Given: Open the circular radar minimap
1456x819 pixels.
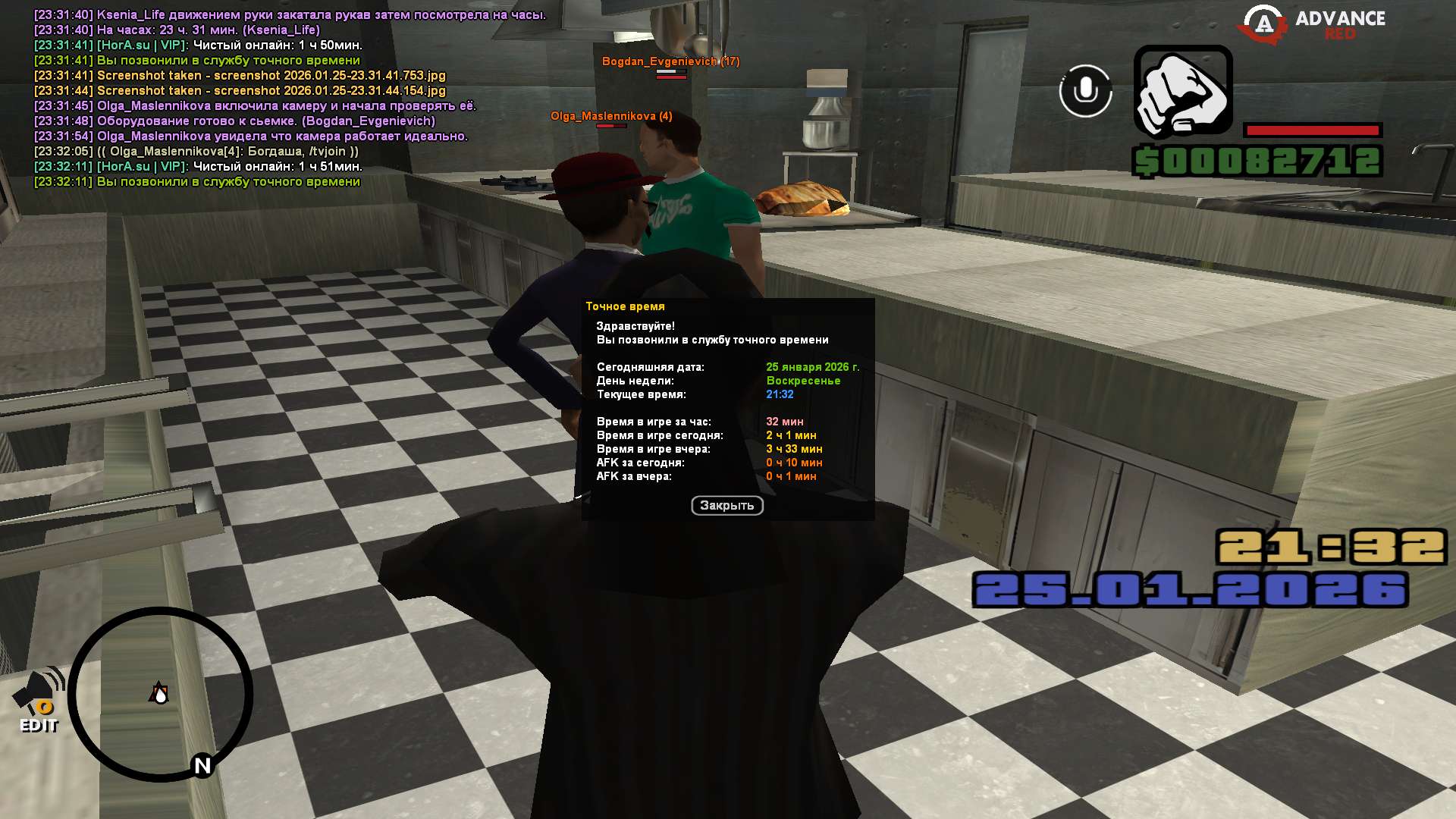Looking at the screenshot, I should click(x=160, y=694).
